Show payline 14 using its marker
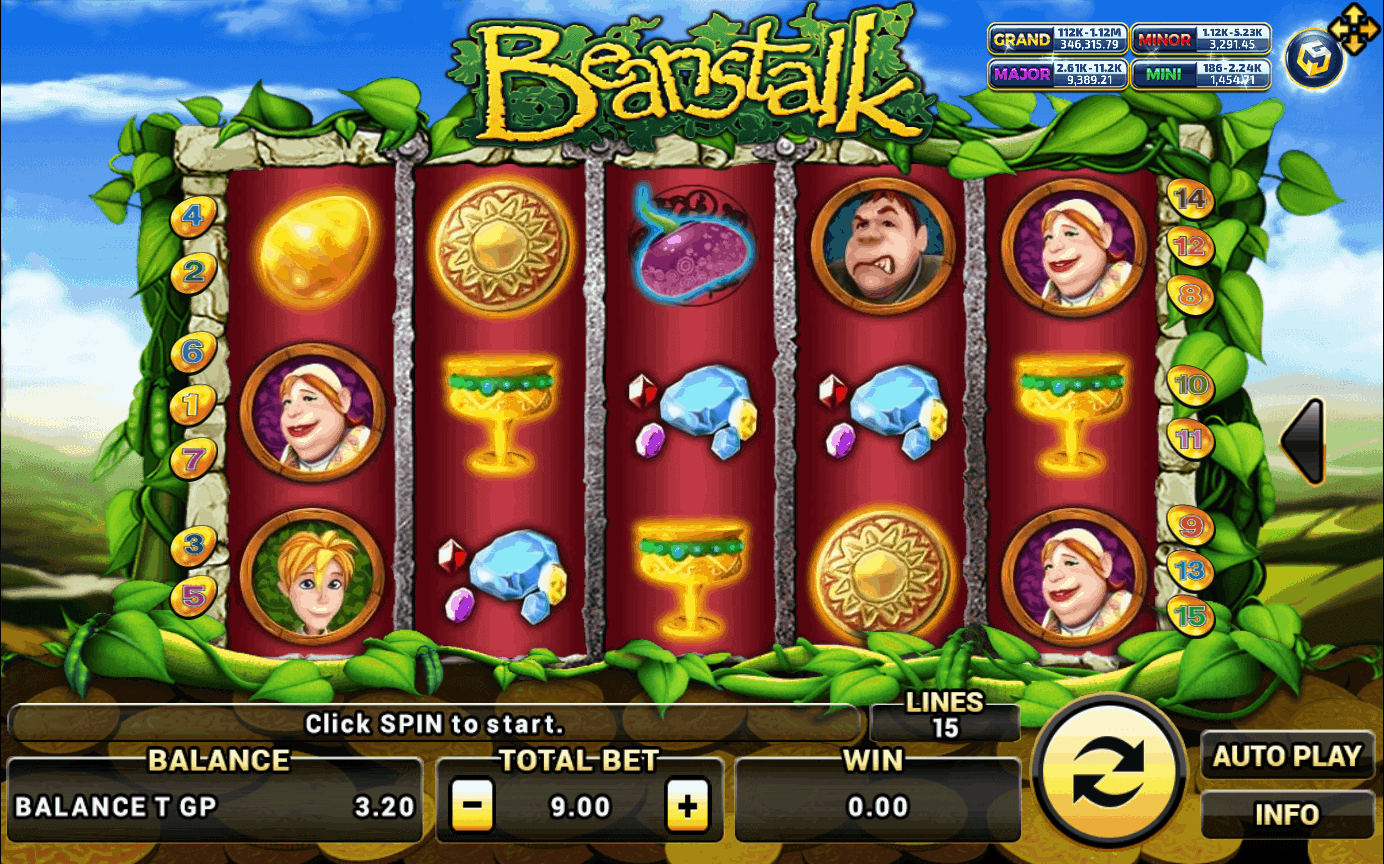This screenshot has width=1384, height=864. (x=1190, y=198)
